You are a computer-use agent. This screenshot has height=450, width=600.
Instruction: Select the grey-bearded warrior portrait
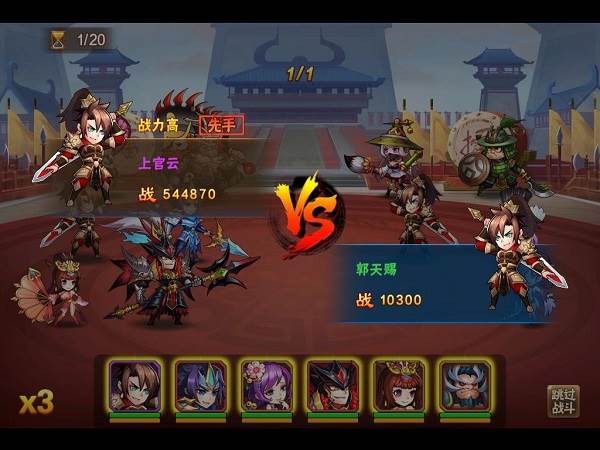pos(465,385)
